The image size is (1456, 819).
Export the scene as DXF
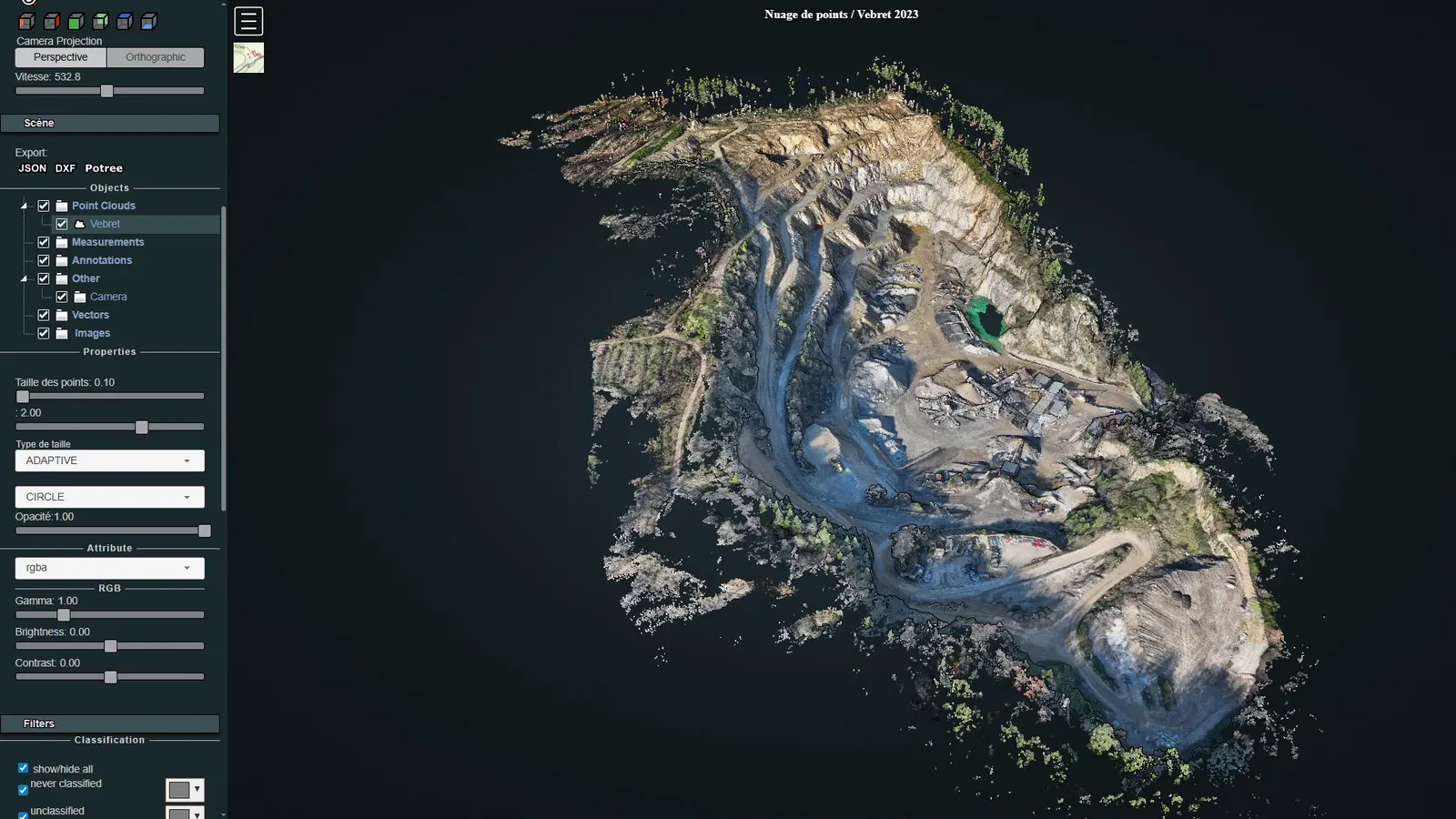66,168
